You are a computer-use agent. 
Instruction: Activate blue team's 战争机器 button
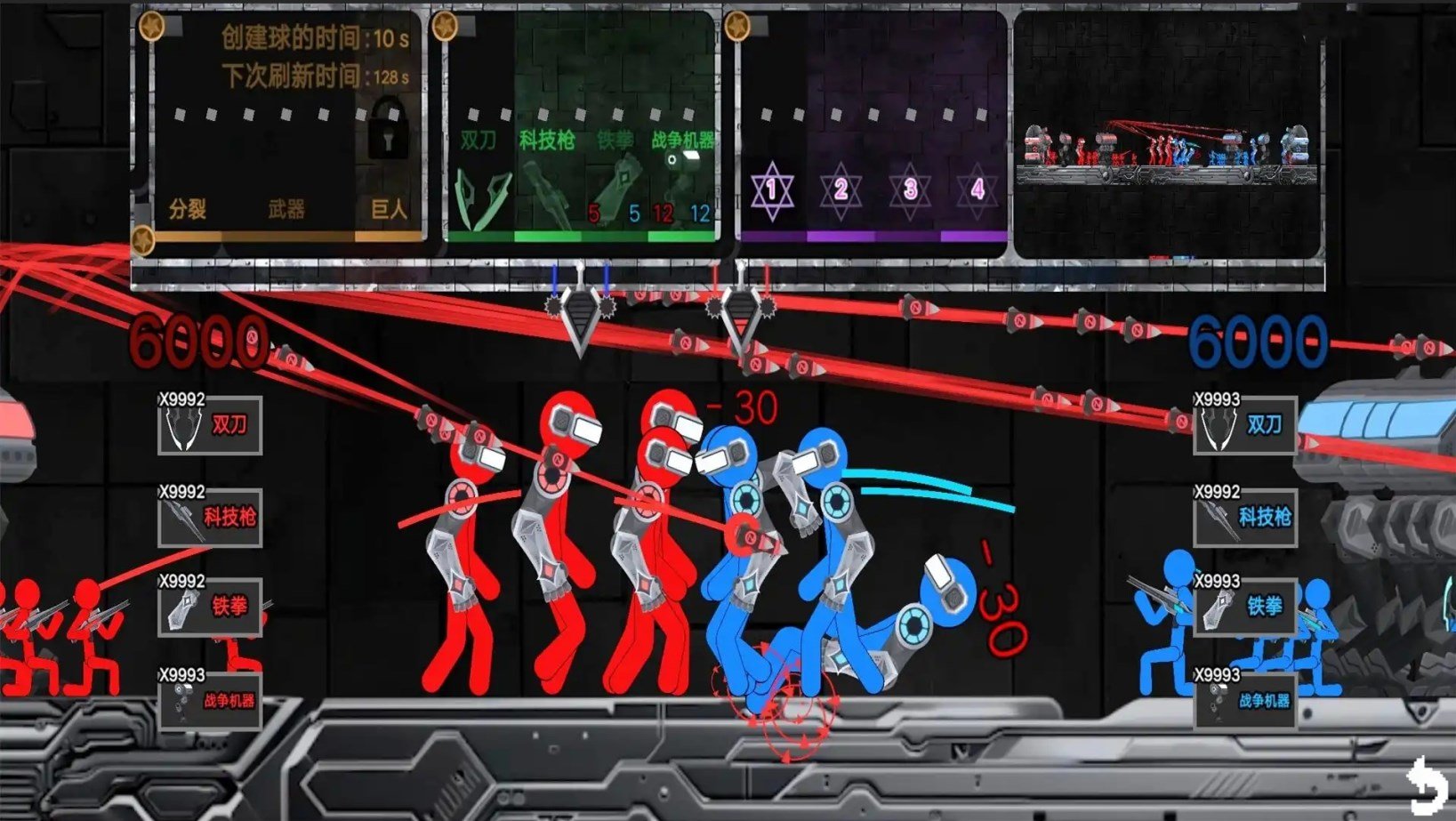point(1245,701)
